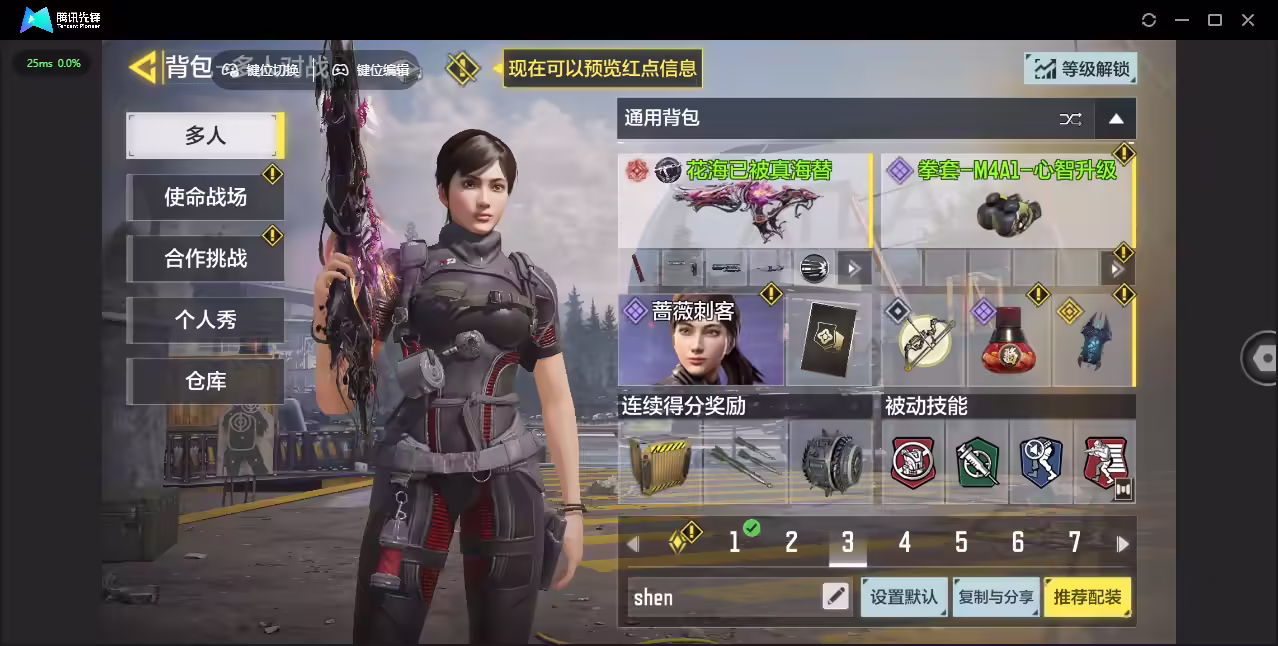Close the emulator window

point(1248,20)
